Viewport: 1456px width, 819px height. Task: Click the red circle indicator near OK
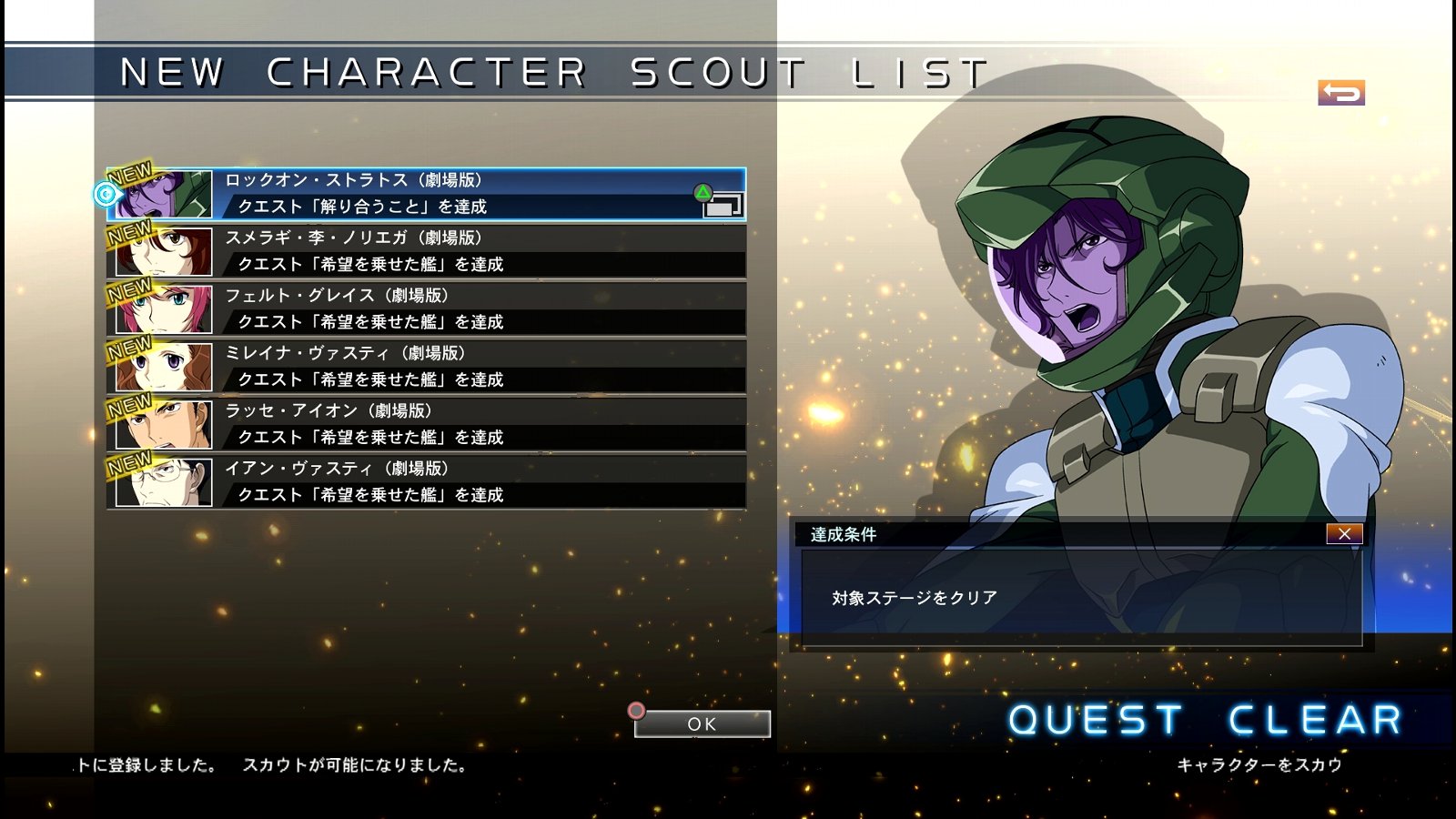(636, 710)
